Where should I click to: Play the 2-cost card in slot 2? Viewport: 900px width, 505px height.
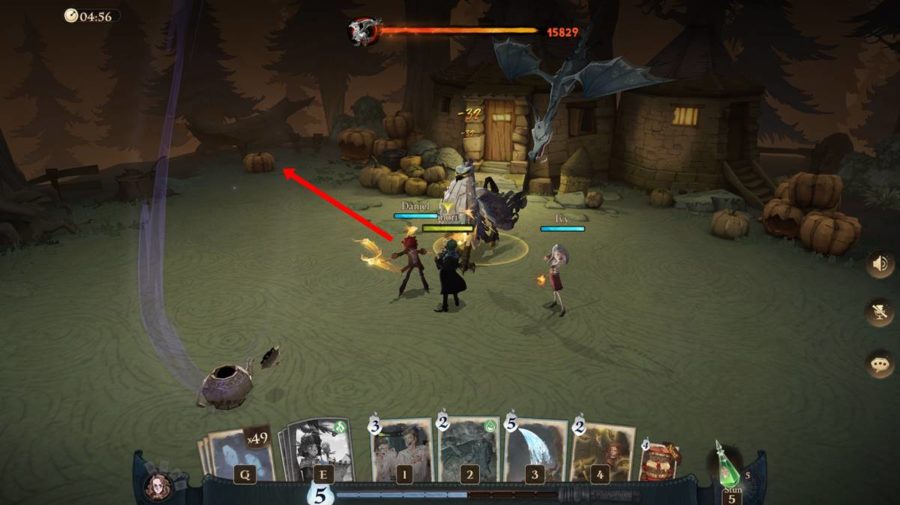(469, 450)
